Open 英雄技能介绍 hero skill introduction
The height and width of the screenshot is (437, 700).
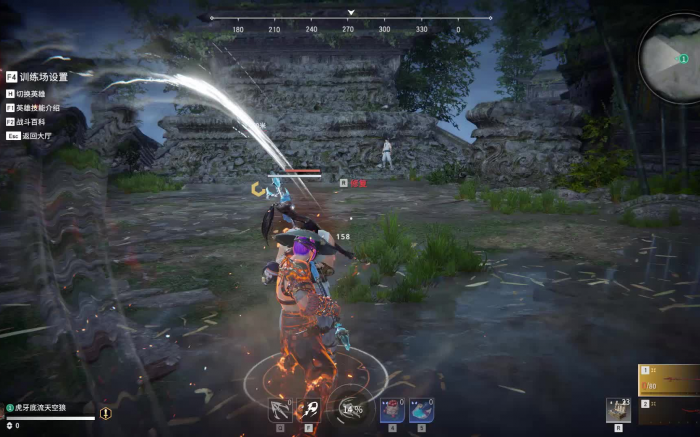tap(38, 107)
